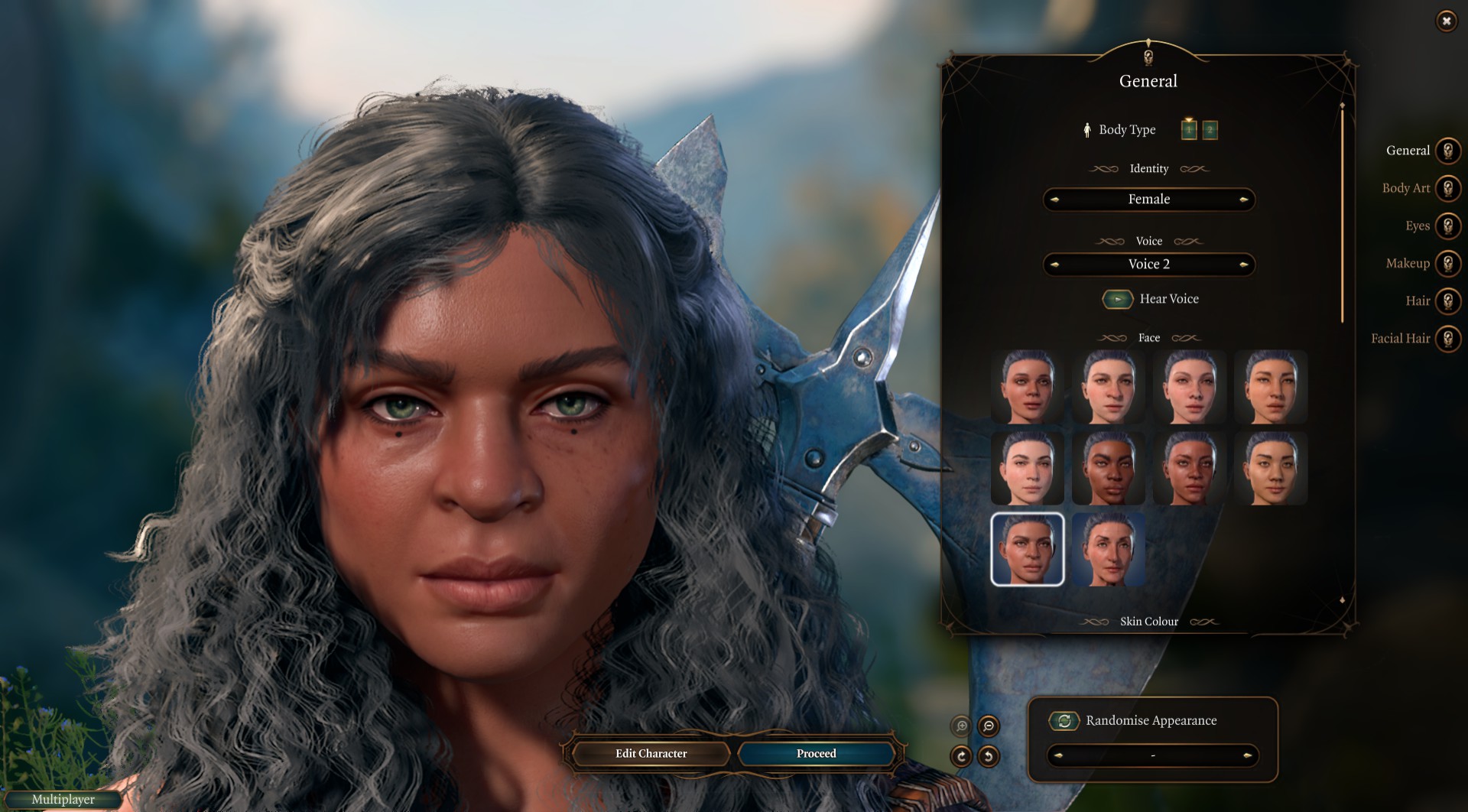Choose the dark-skinned face in the second row
1468x812 pixels.
click(1108, 468)
